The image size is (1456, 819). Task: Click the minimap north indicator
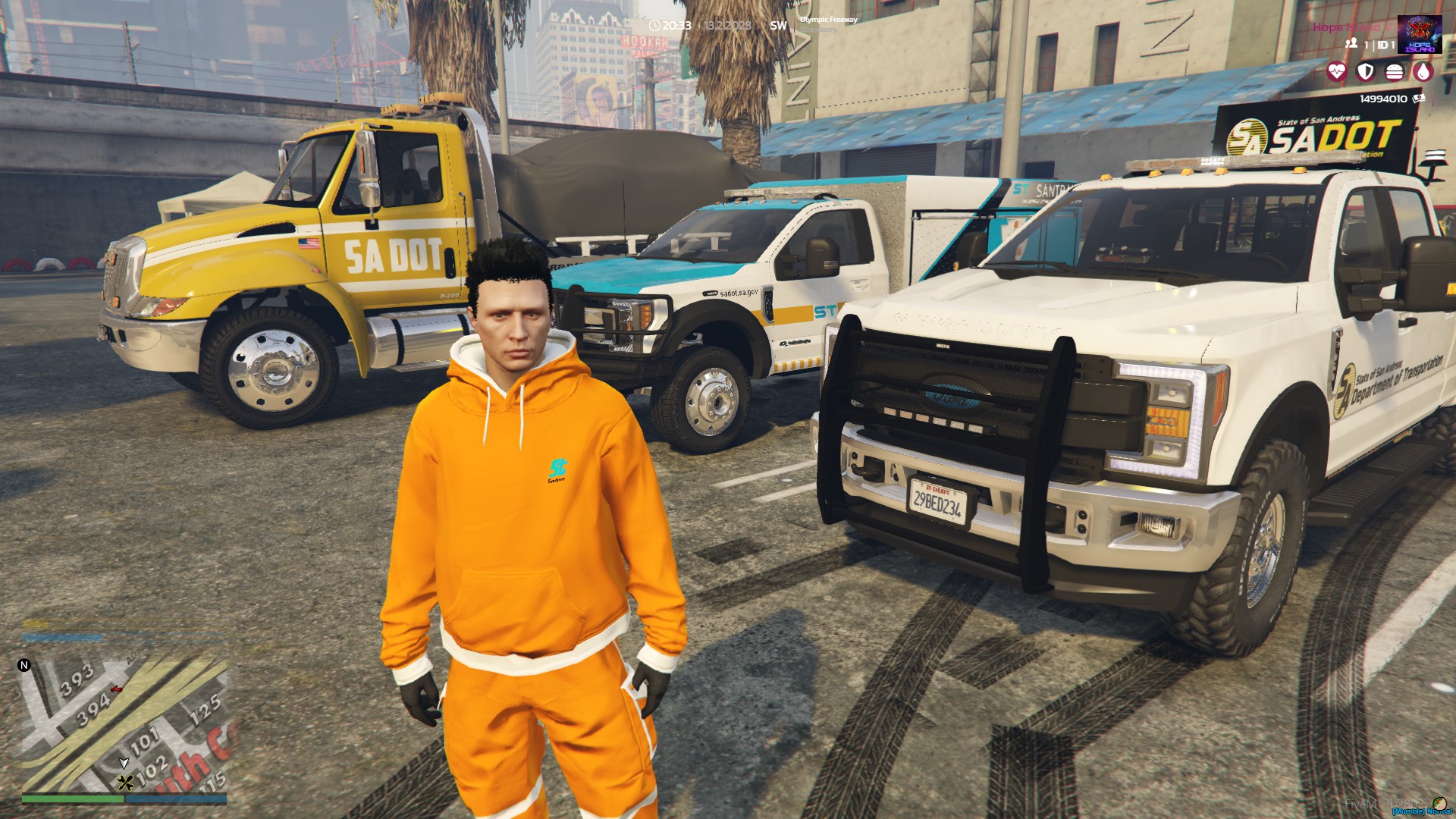(24, 665)
